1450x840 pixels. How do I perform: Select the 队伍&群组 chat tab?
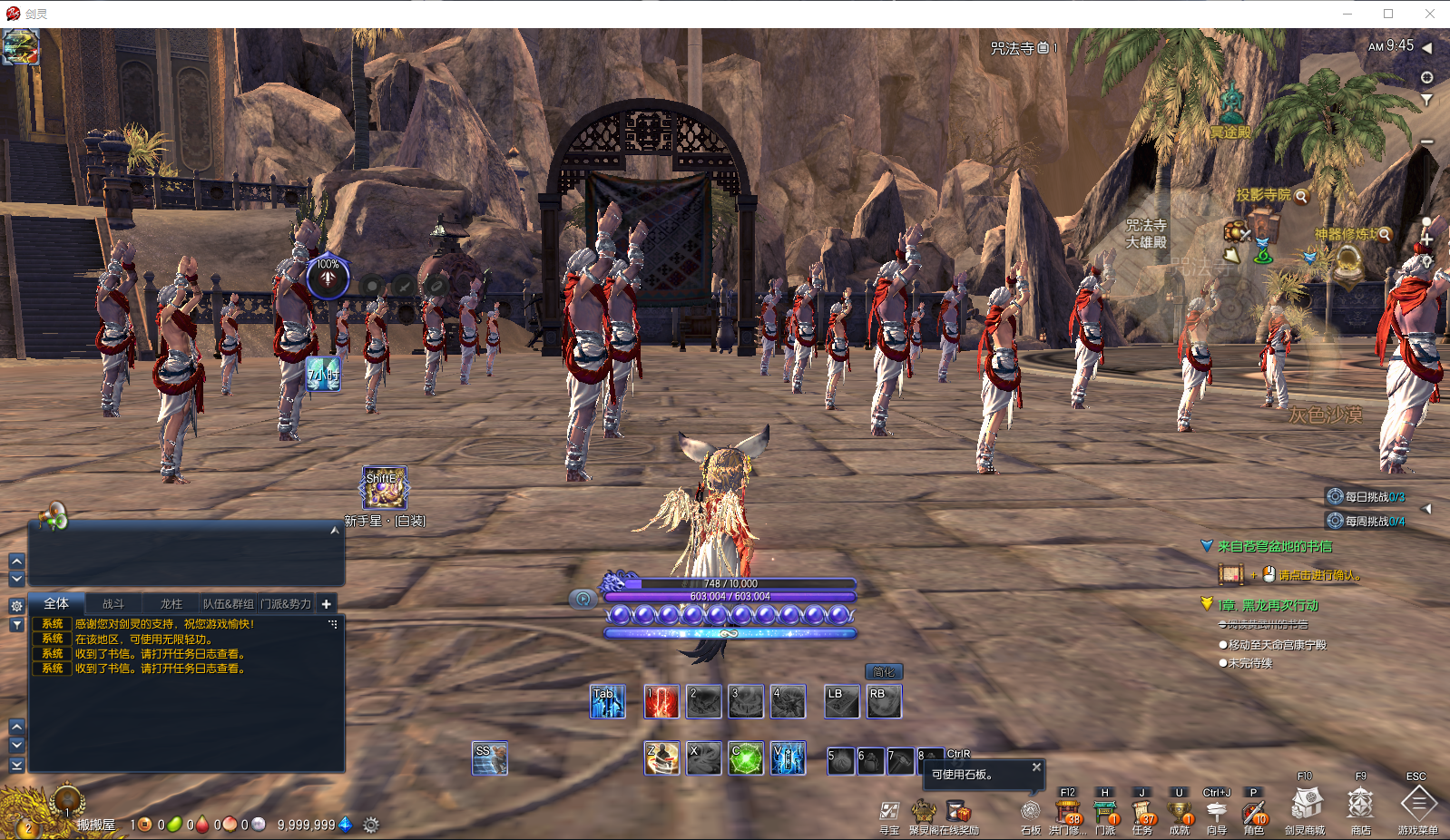point(228,604)
